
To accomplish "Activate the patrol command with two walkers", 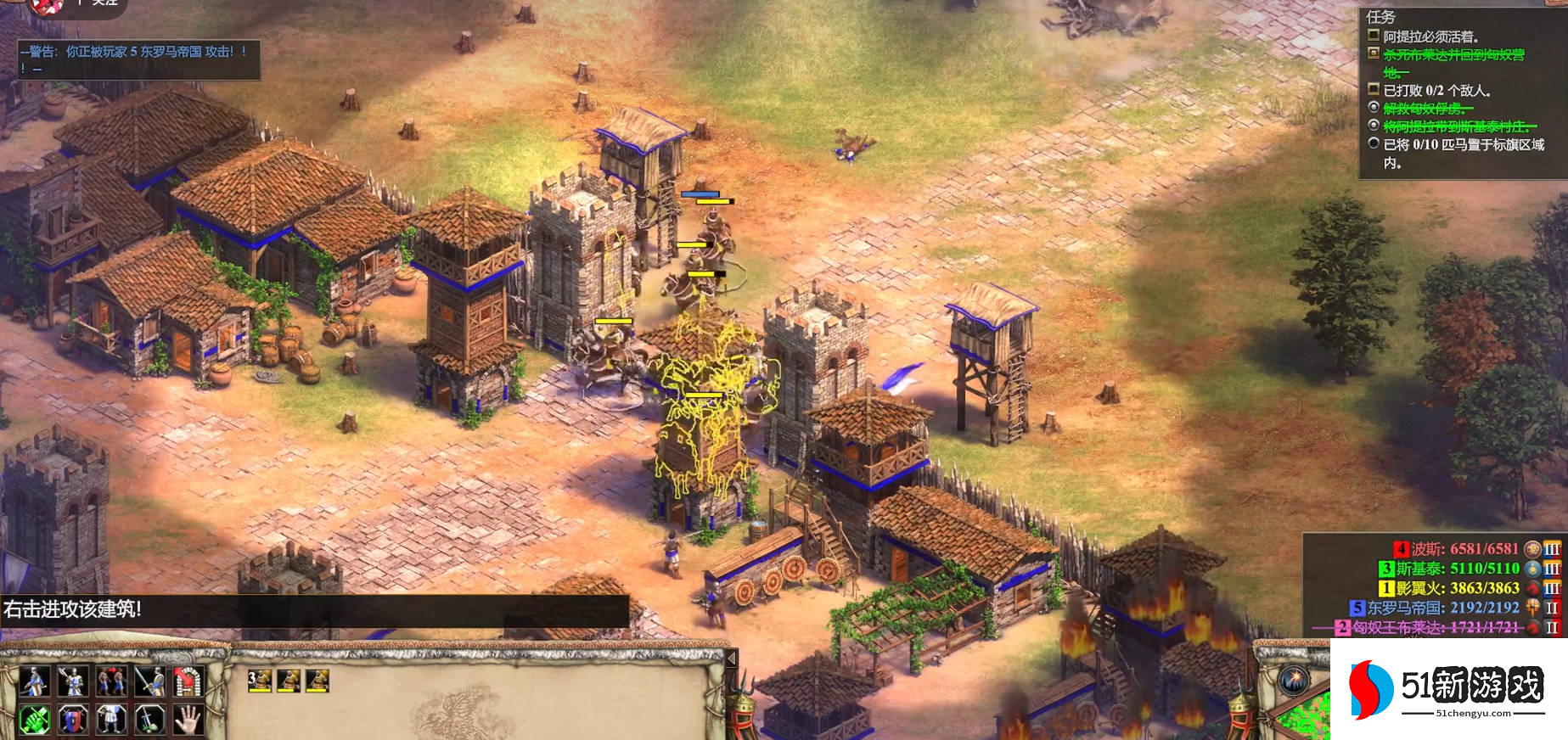I will [111, 681].
